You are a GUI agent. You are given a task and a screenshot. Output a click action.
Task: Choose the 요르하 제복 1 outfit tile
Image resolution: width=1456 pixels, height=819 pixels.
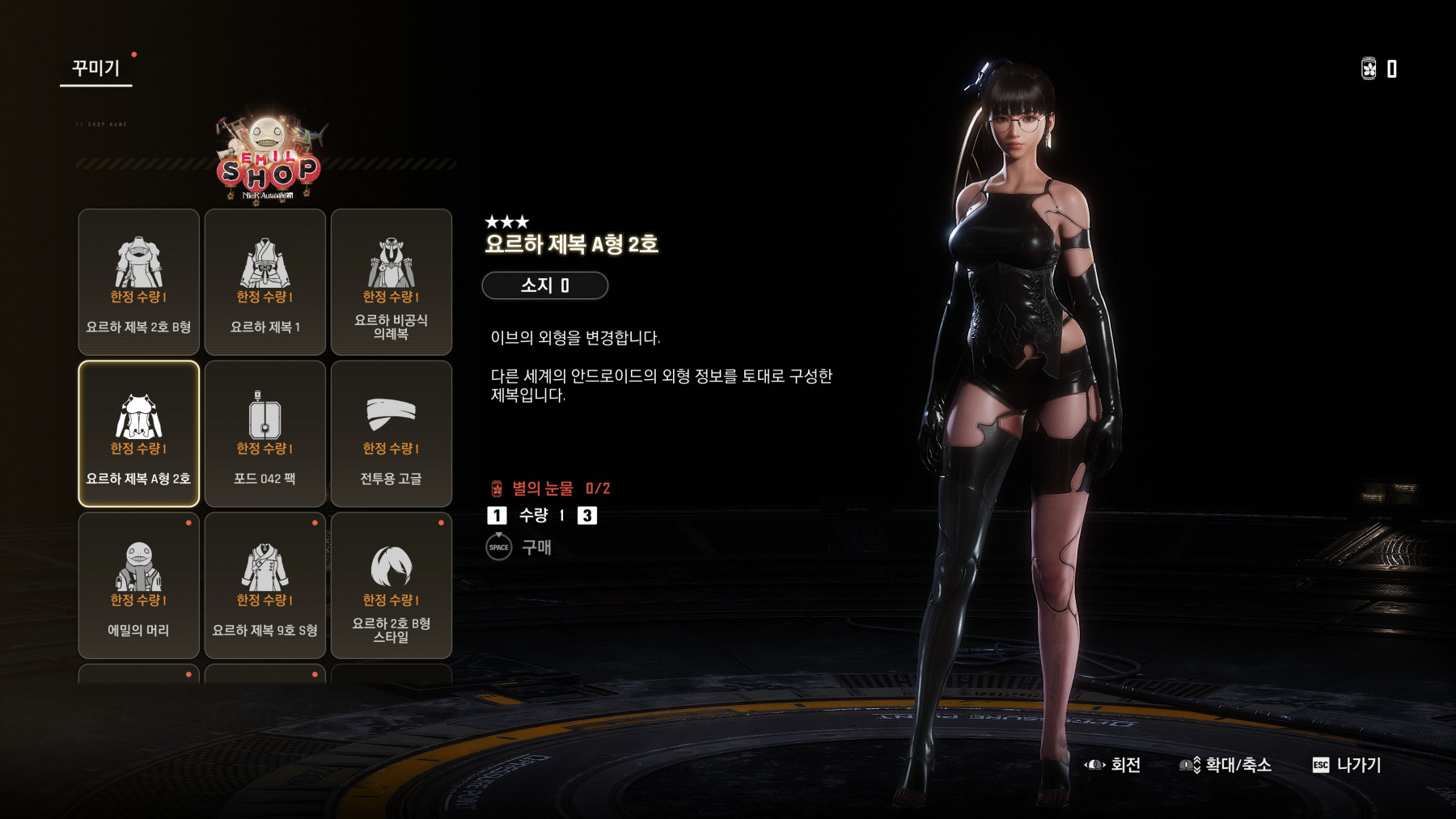(x=265, y=281)
